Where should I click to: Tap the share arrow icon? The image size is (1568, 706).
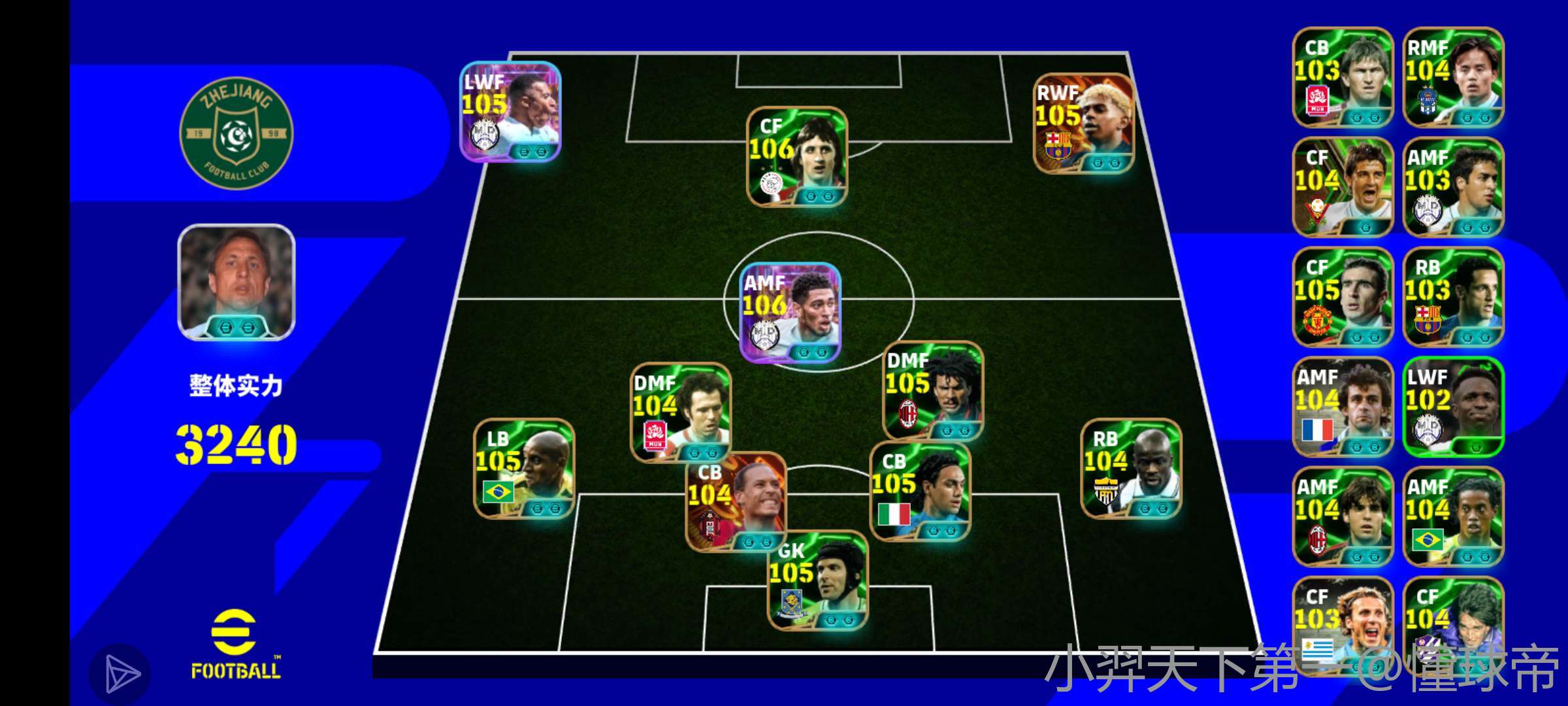pyautogui.click(x=120, y=674)
